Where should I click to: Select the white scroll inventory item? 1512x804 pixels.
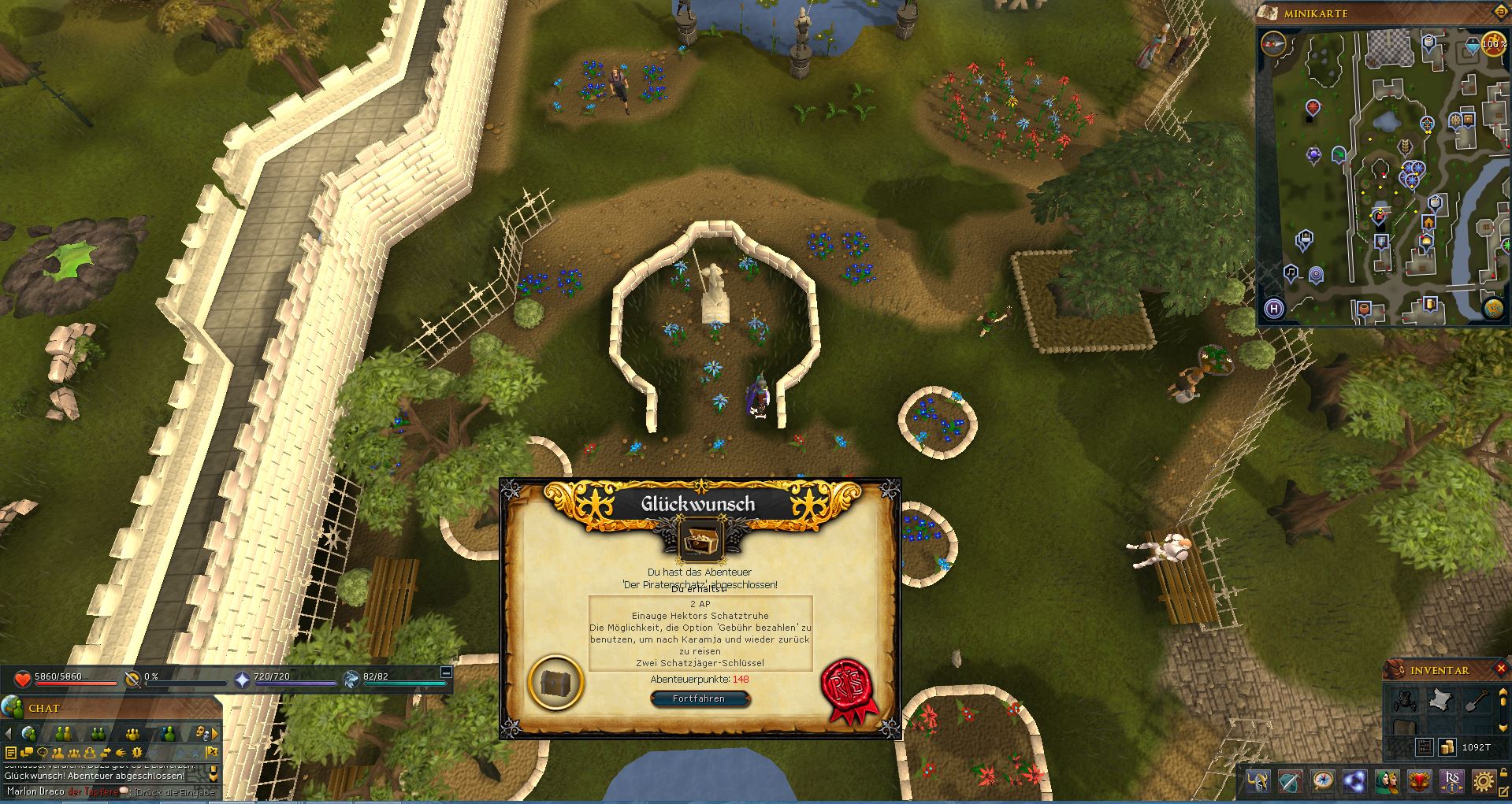pos(1440,700)
